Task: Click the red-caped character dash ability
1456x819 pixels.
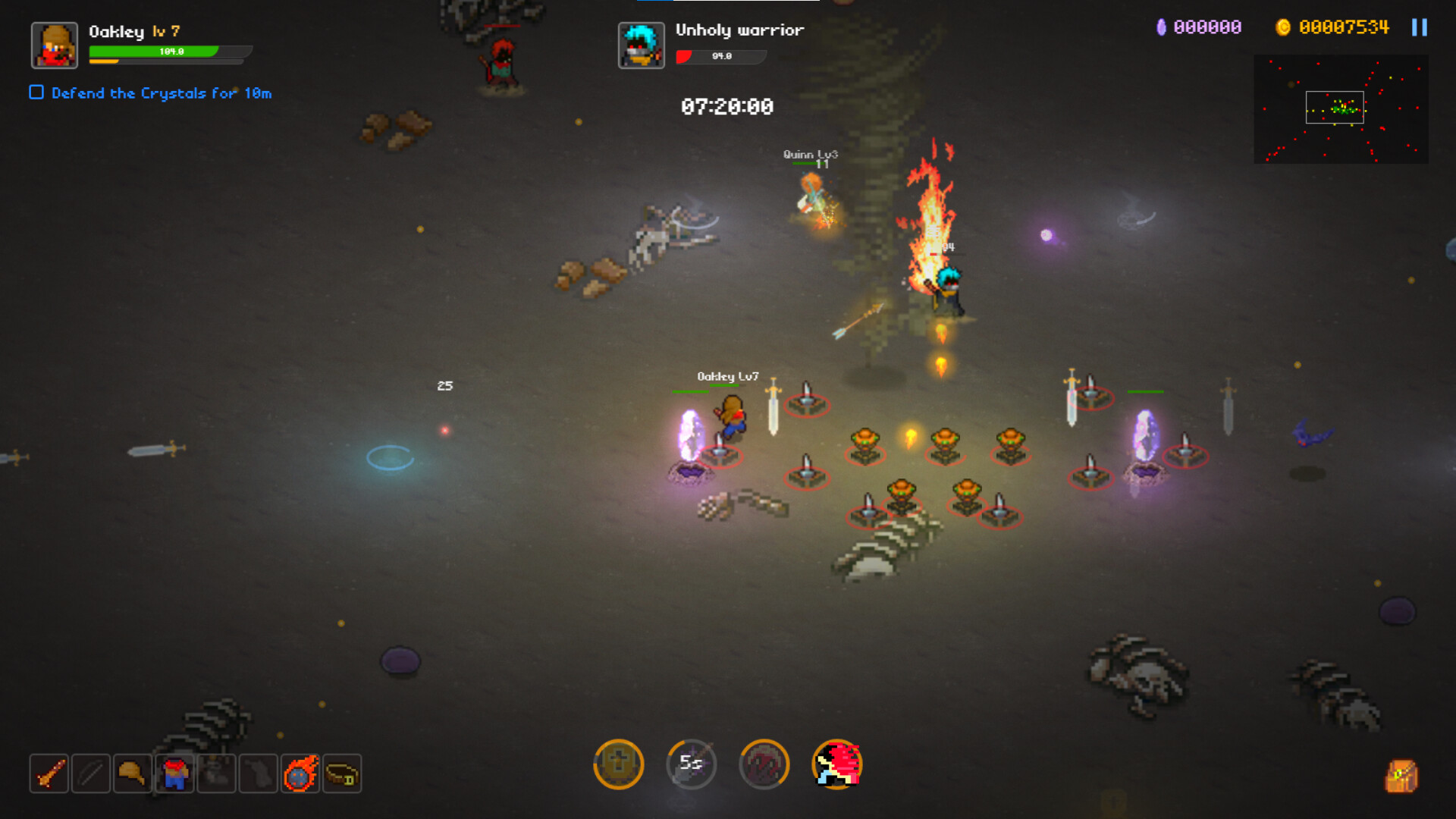Action: [x=836, y=765]
